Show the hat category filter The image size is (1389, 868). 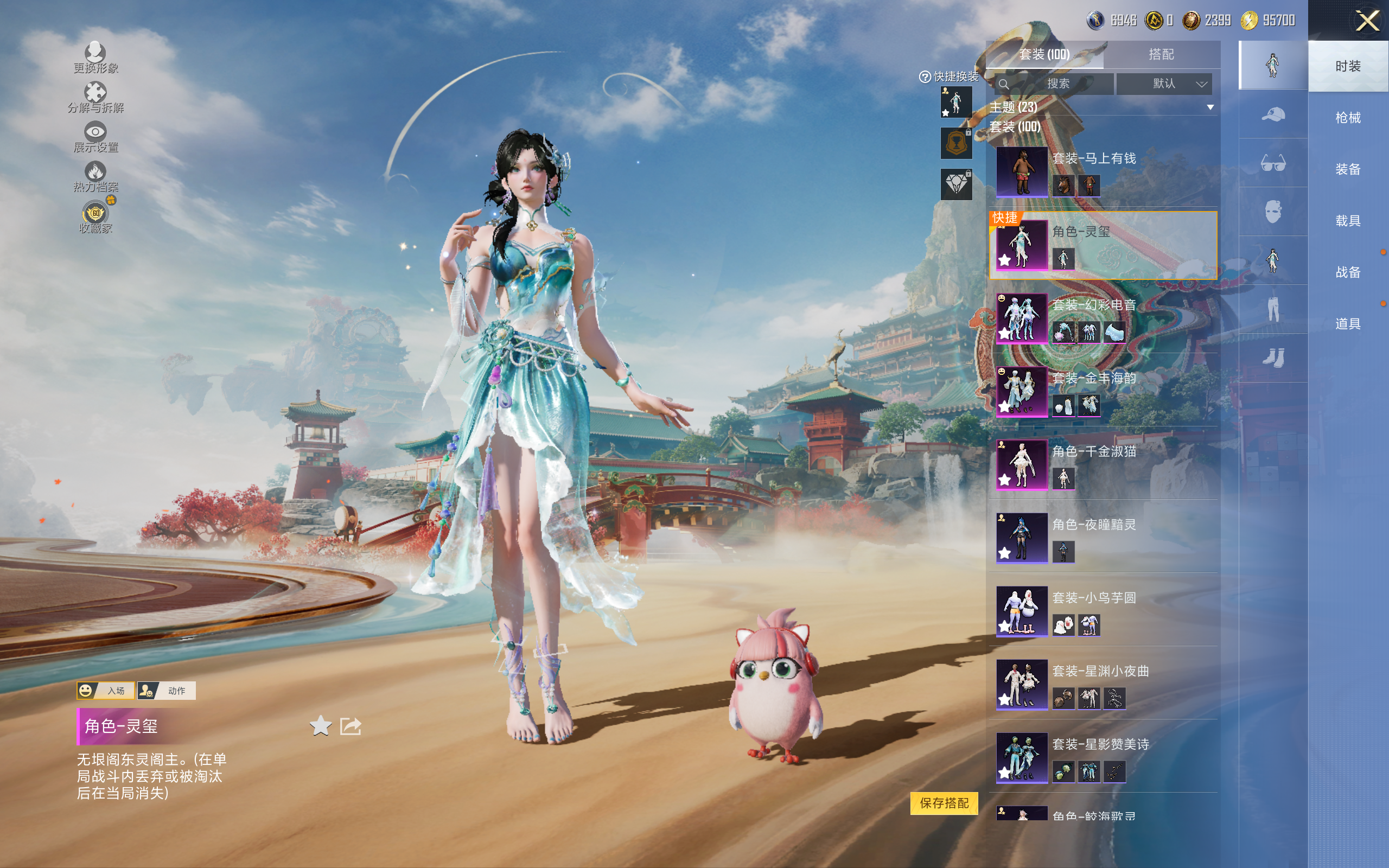pyautogui.click(x=1272, y=114)
